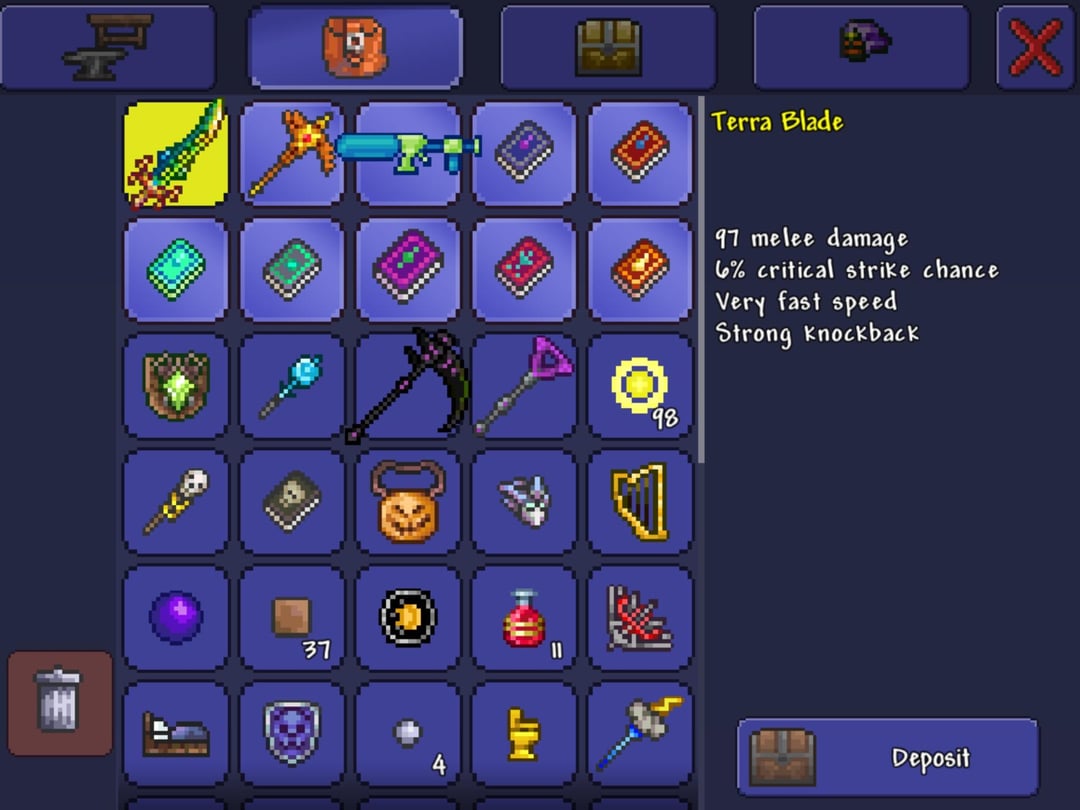Select the purple orb slot

176,618
